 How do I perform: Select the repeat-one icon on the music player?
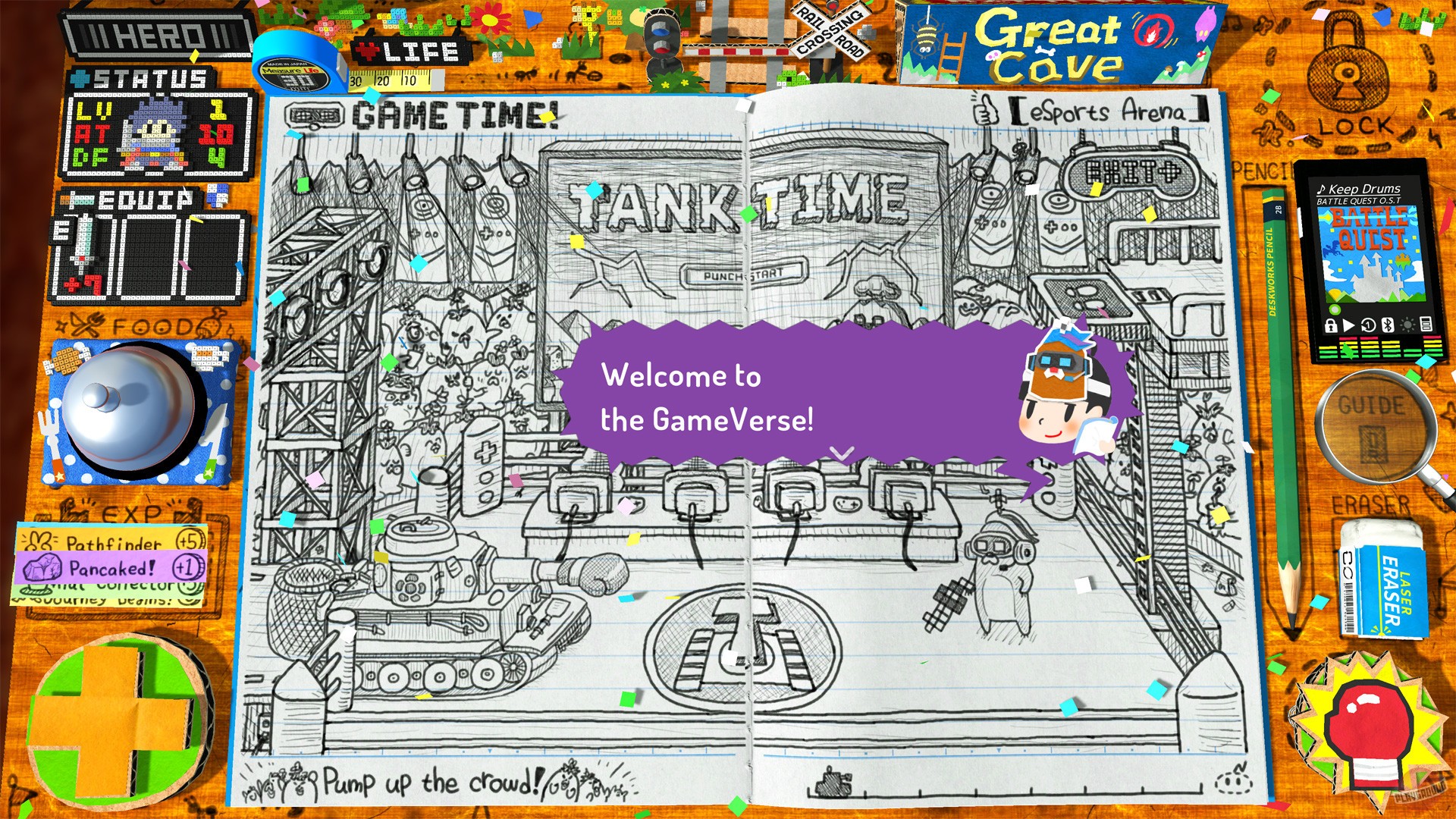point(1369,326)
